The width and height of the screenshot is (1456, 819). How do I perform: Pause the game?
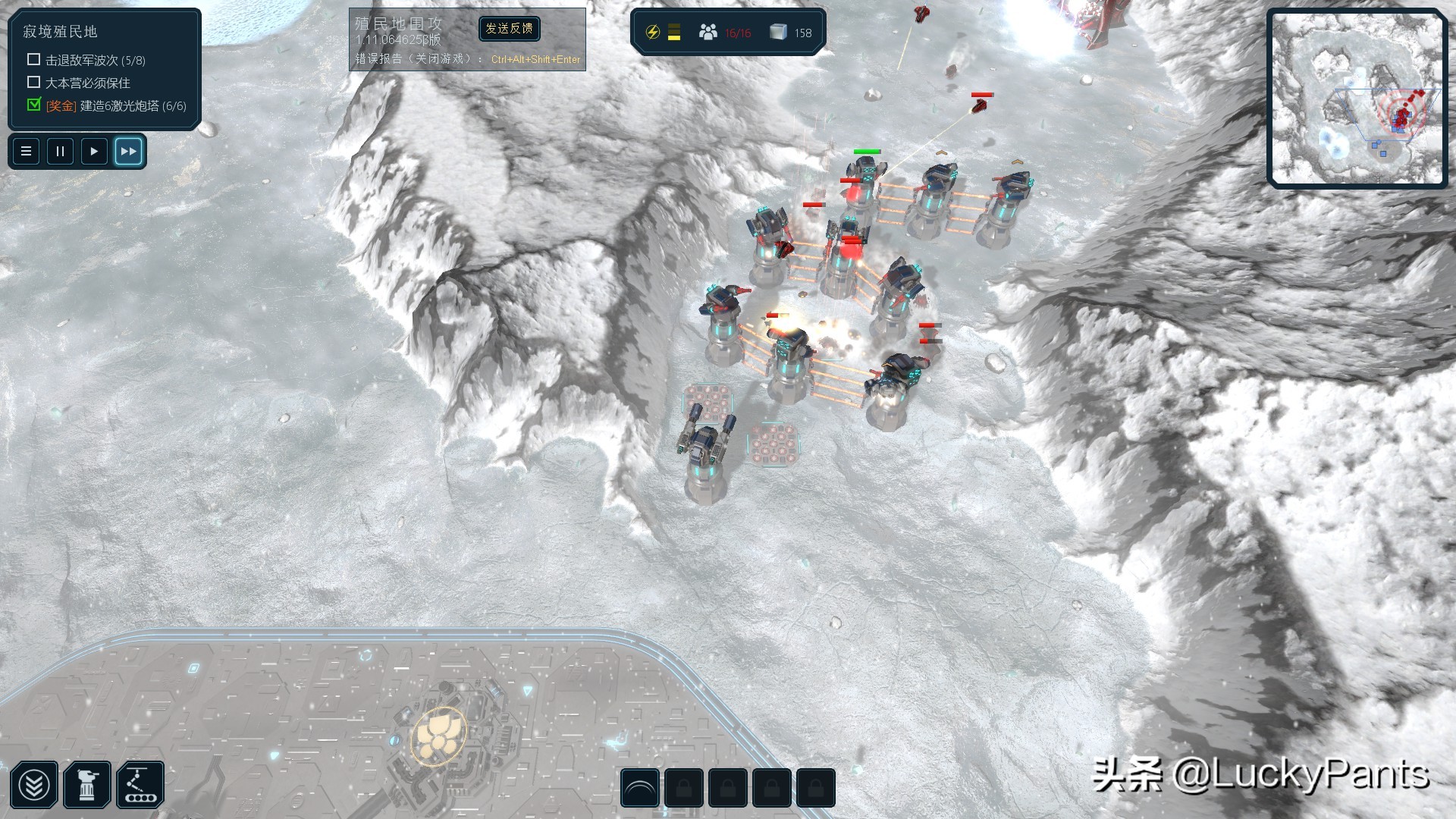(x=60, y=152)
